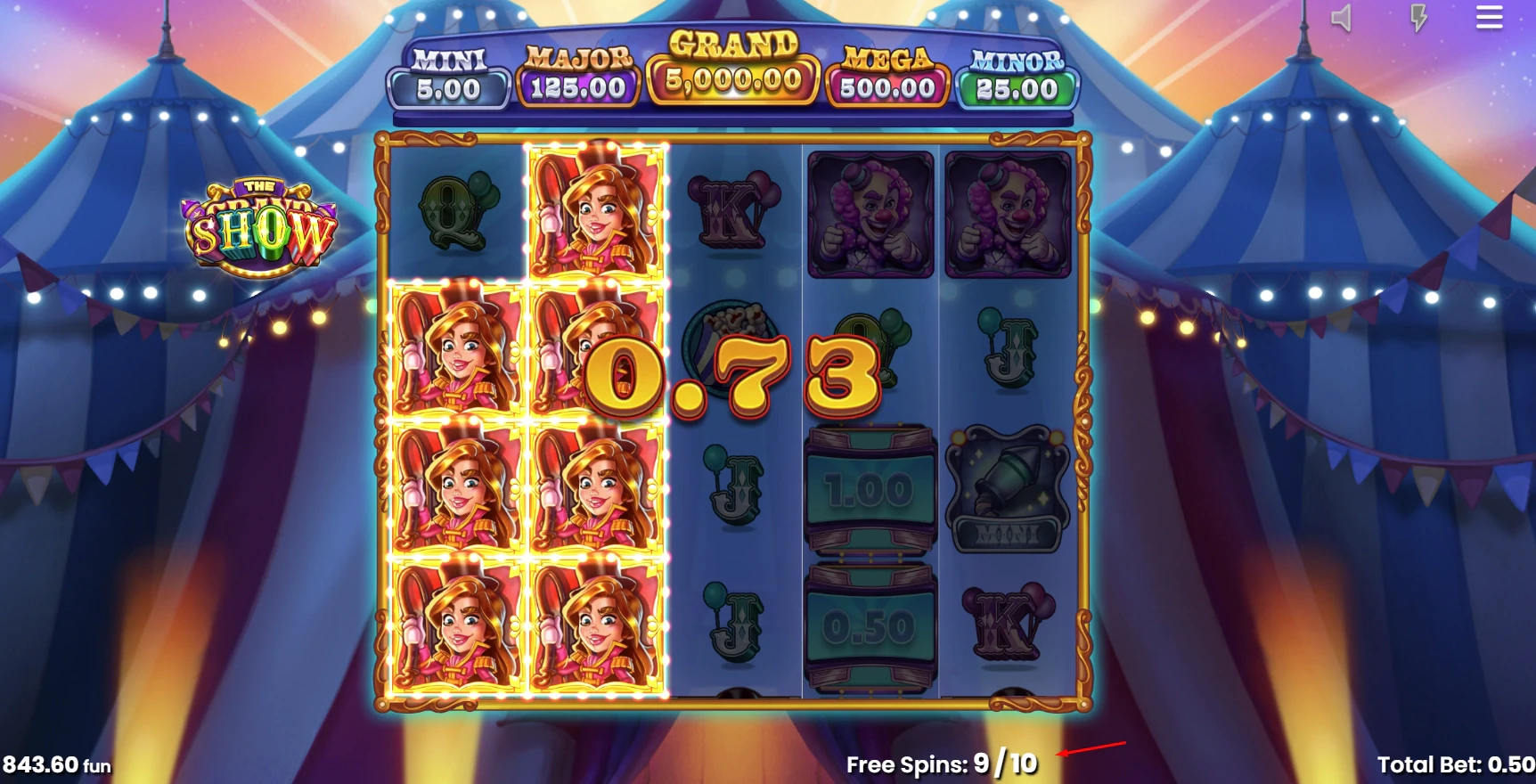
Task: Open the hamburger menu
Action: tap(1488, 20)
